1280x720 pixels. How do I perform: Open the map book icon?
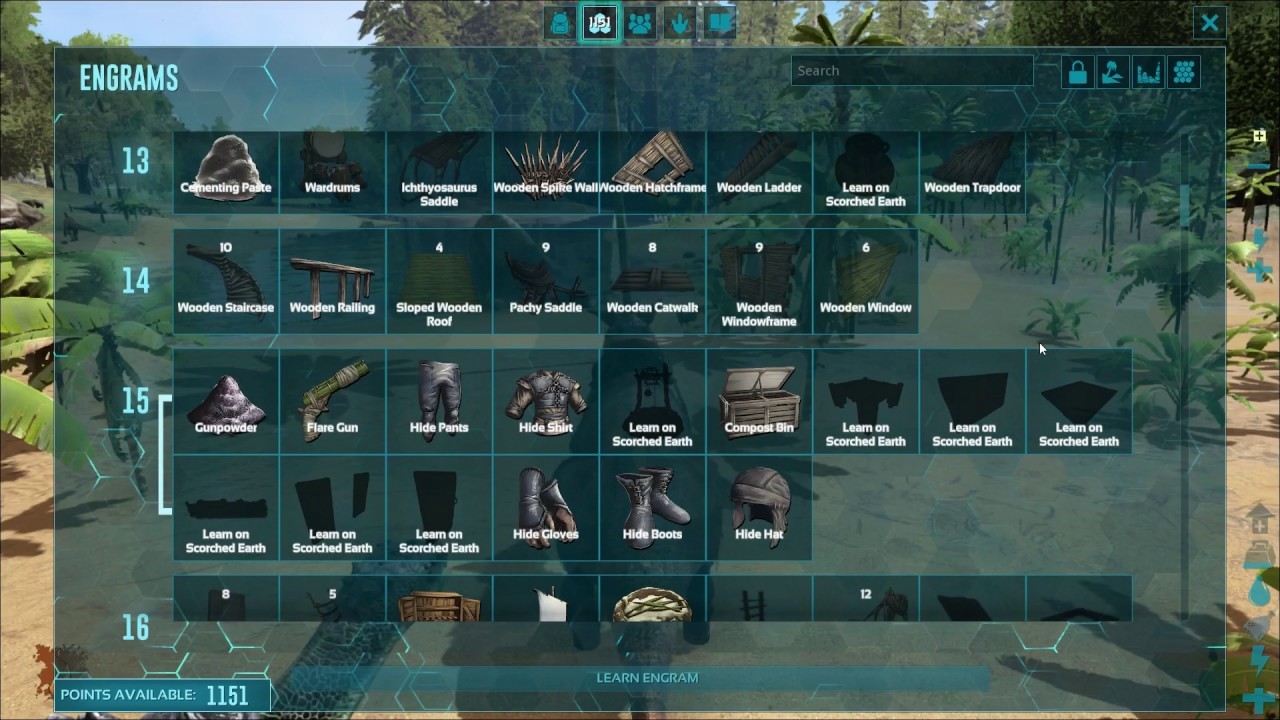coord(717,23)
